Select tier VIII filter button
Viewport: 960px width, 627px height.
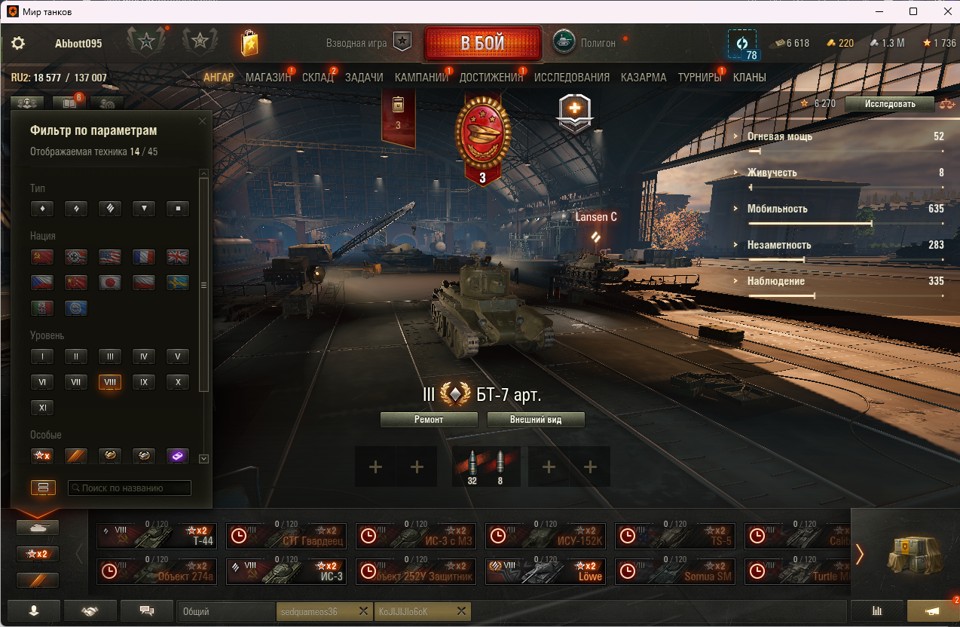pos(109,382)
